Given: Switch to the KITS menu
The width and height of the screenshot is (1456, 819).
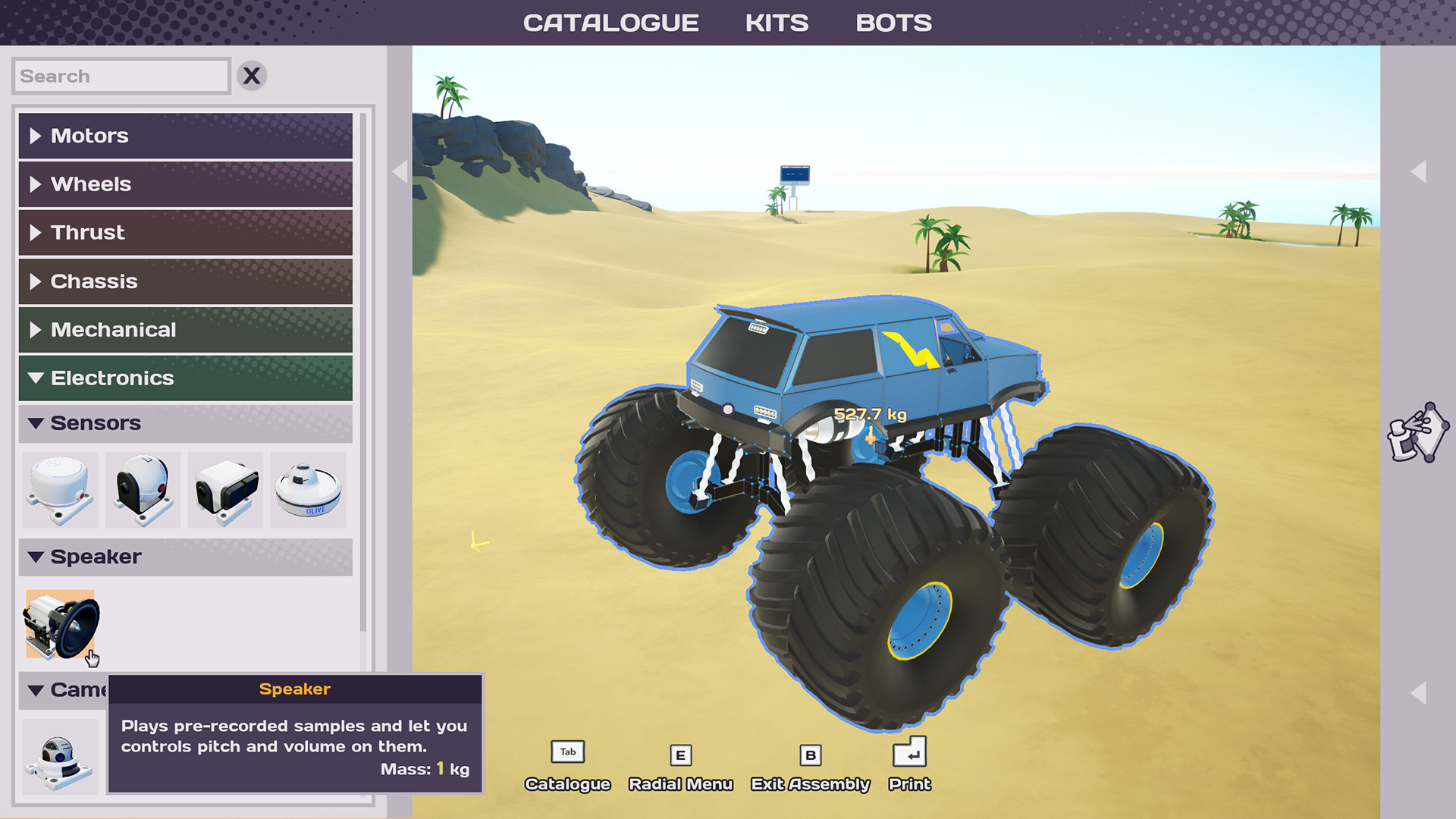Looking at the screenshot, I should click(777, 22).
